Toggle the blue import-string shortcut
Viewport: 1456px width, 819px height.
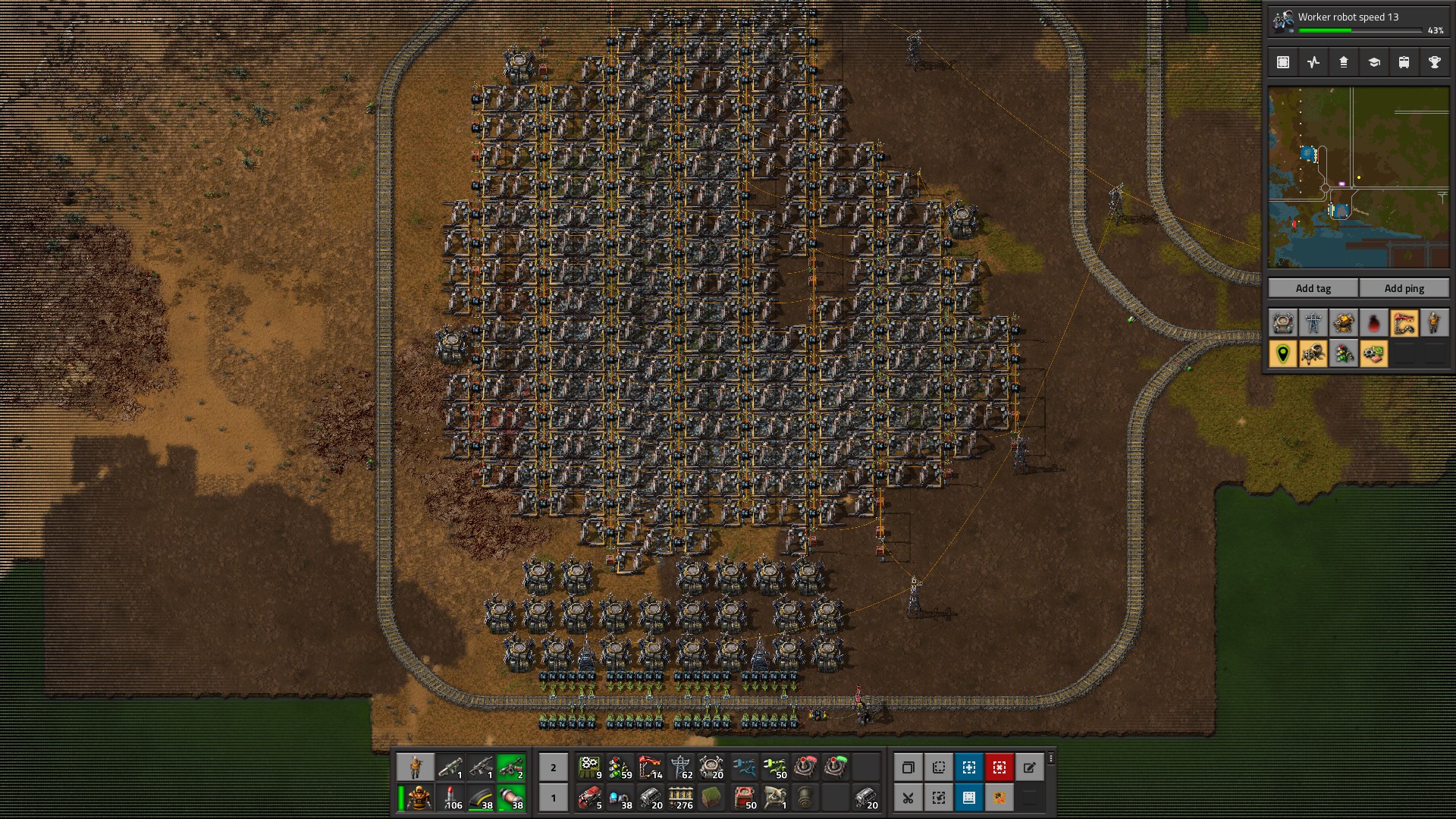tap(969, 798)
